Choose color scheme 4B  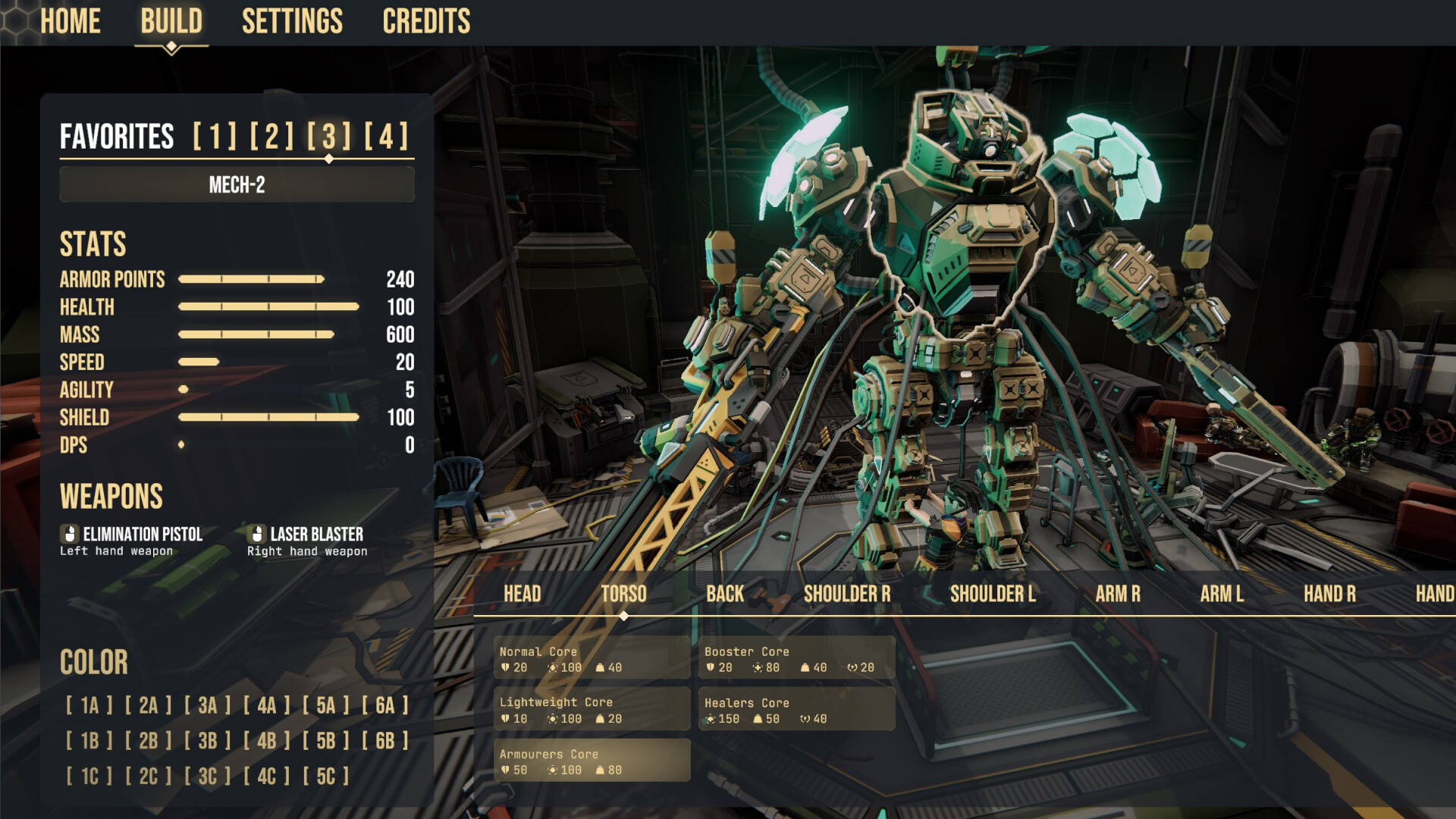266,741
